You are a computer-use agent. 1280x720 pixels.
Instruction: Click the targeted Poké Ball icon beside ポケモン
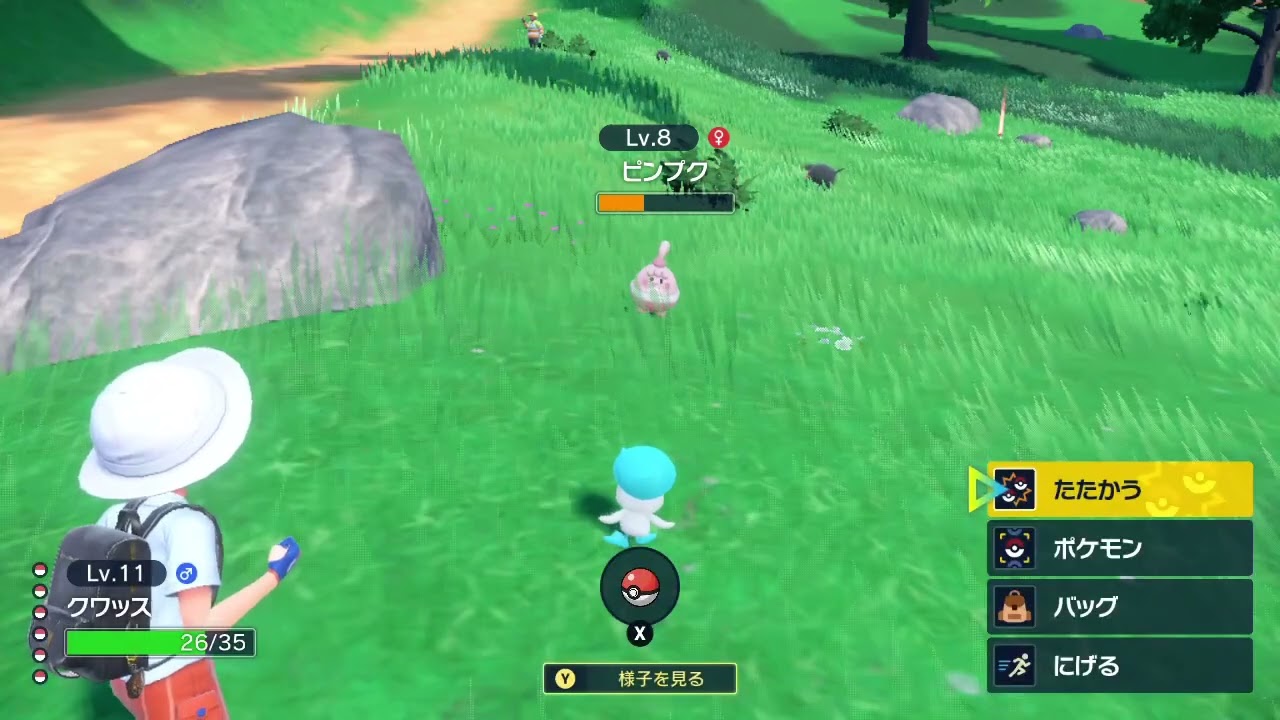1016,548
